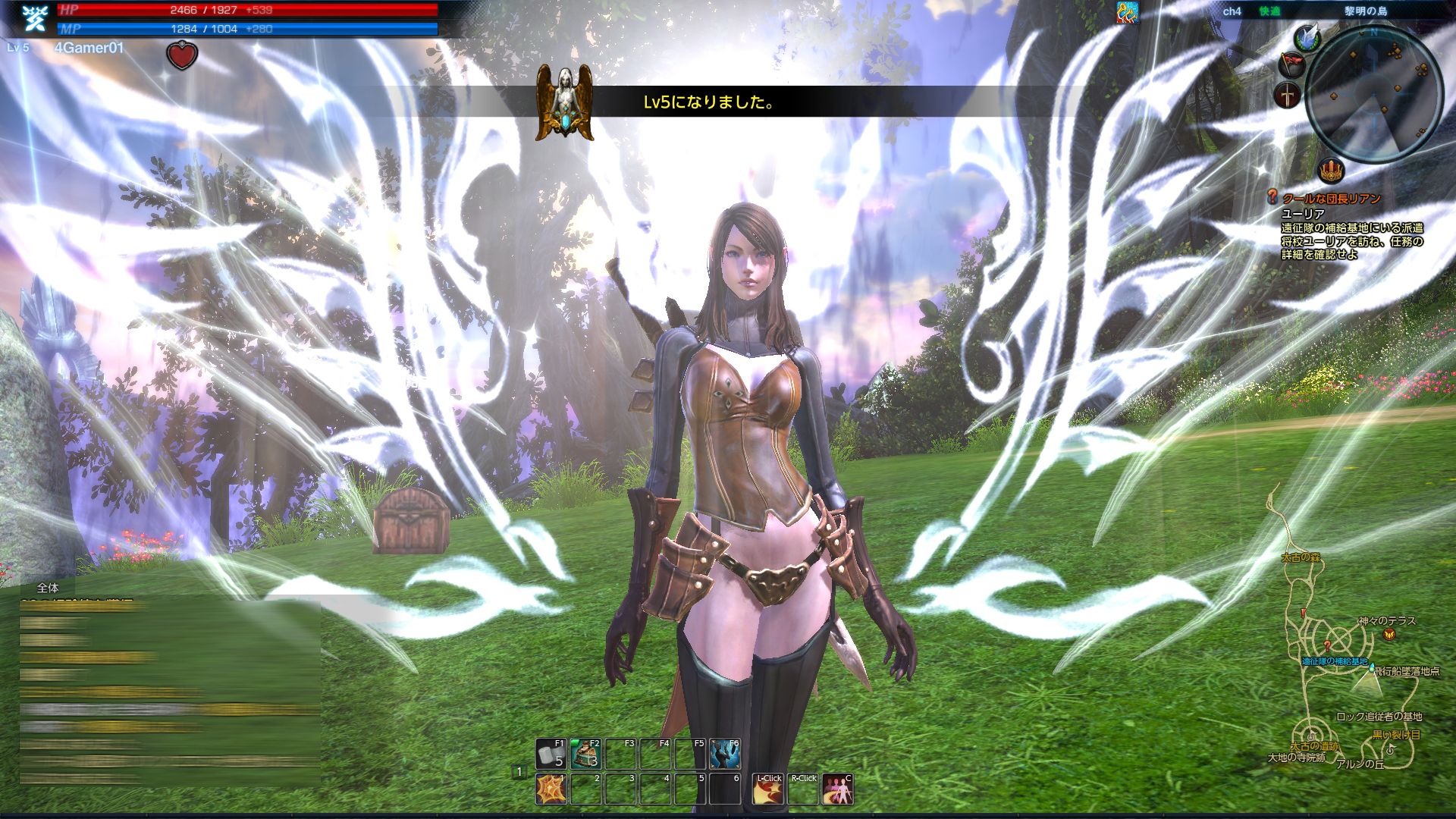Click the ch4 channel selector
The width and height of the screenshot is (1456, 819).
pyautogui.click(x=1232, y=11)
